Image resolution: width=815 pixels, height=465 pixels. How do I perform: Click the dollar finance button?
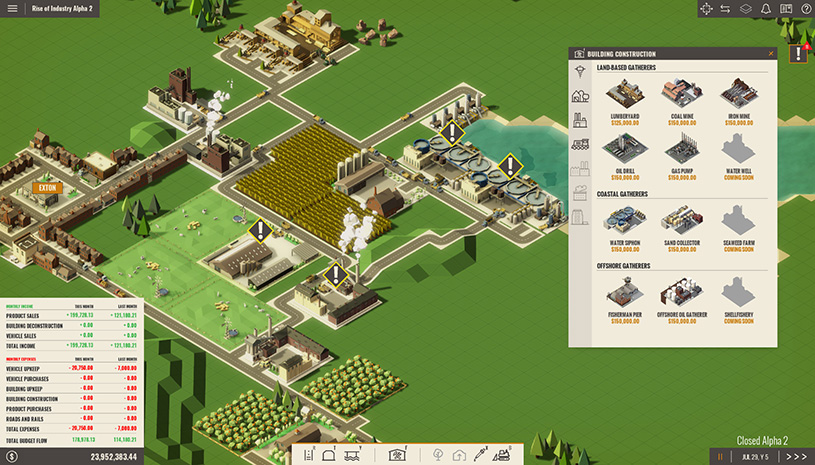pyautogui.click(x=12, y=456)
